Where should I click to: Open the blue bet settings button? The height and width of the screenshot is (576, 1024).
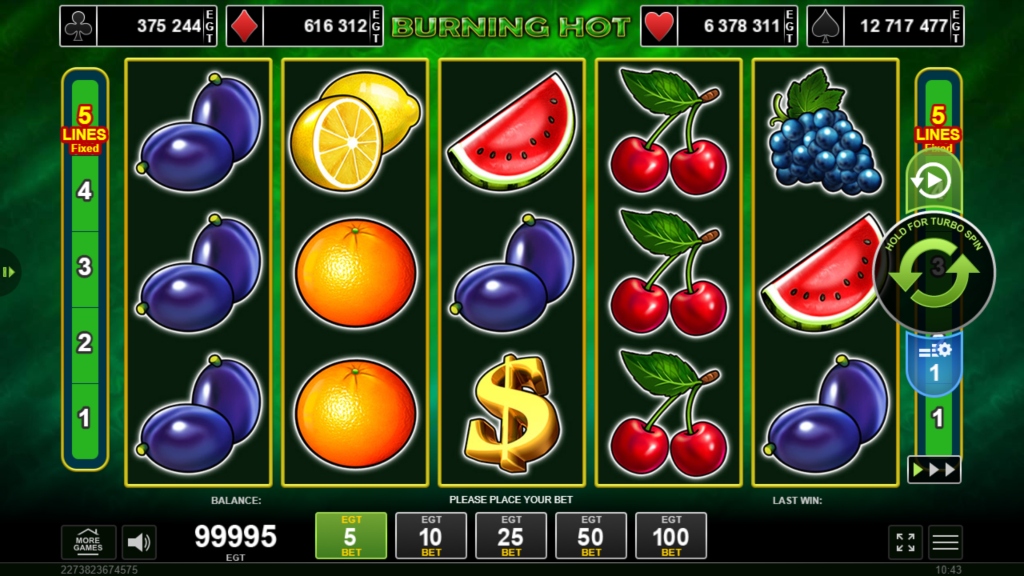point(933,362)
